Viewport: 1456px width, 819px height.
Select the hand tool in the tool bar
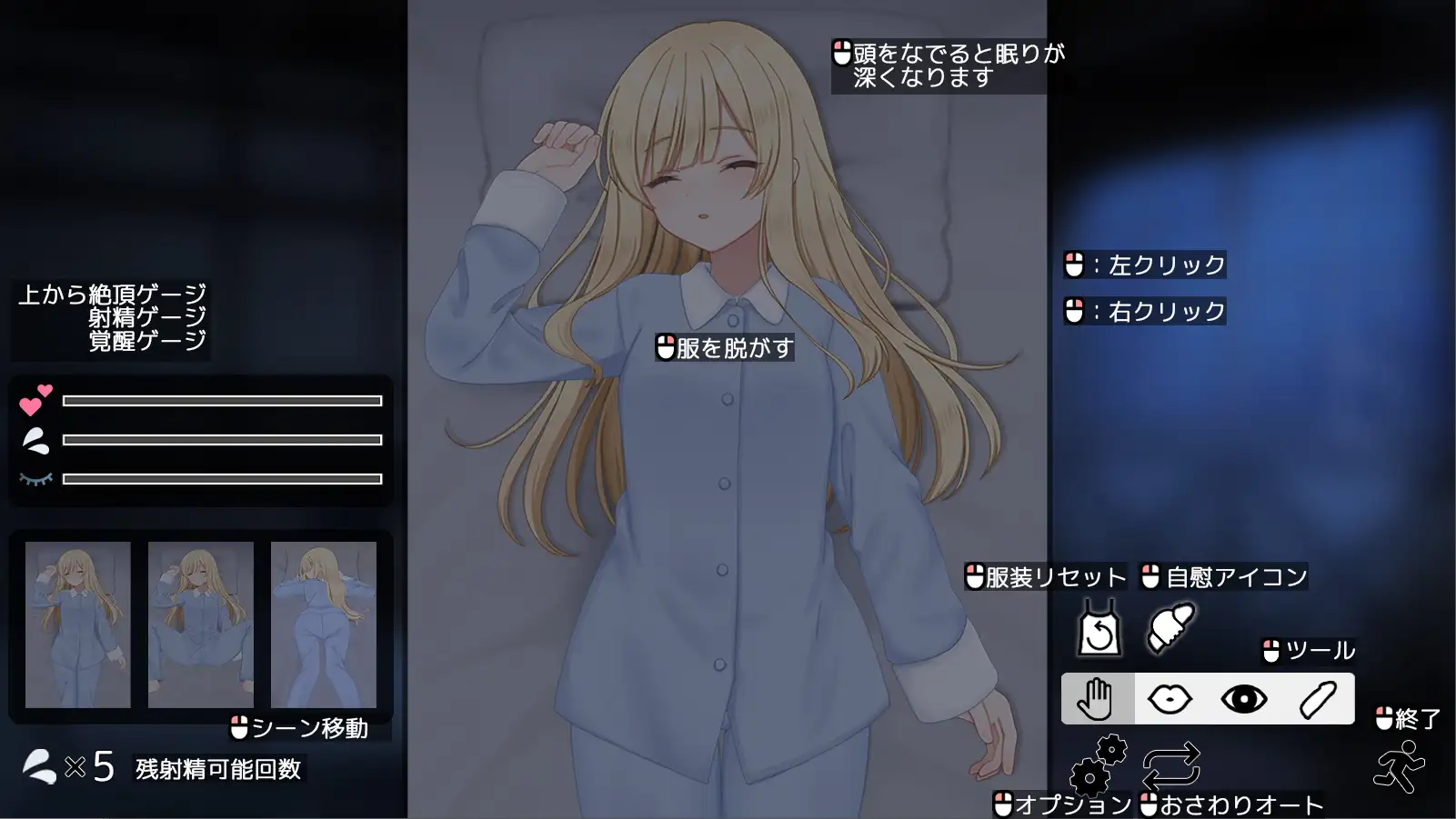coord(1098,697)
